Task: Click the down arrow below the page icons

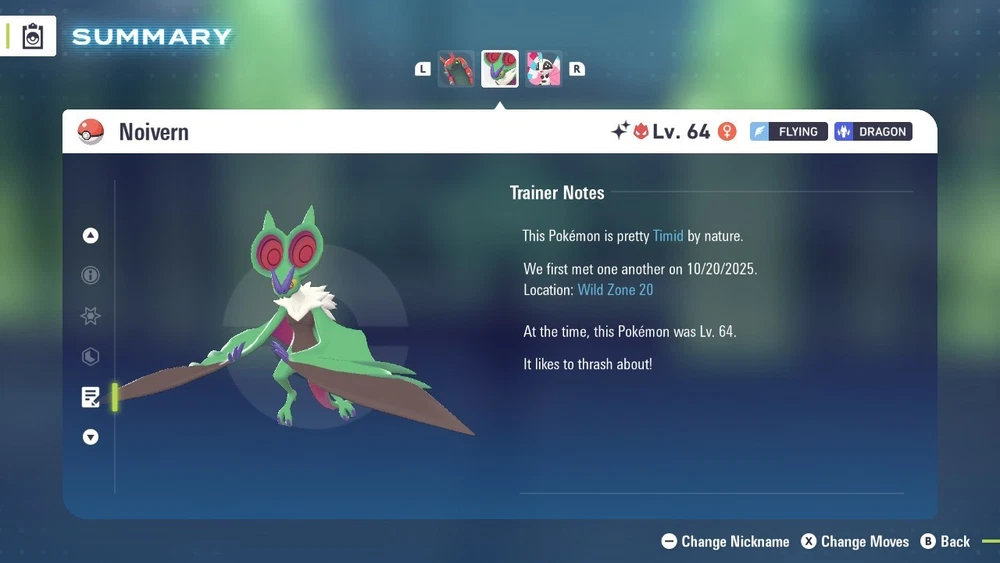Action: (x=91, y=437)
